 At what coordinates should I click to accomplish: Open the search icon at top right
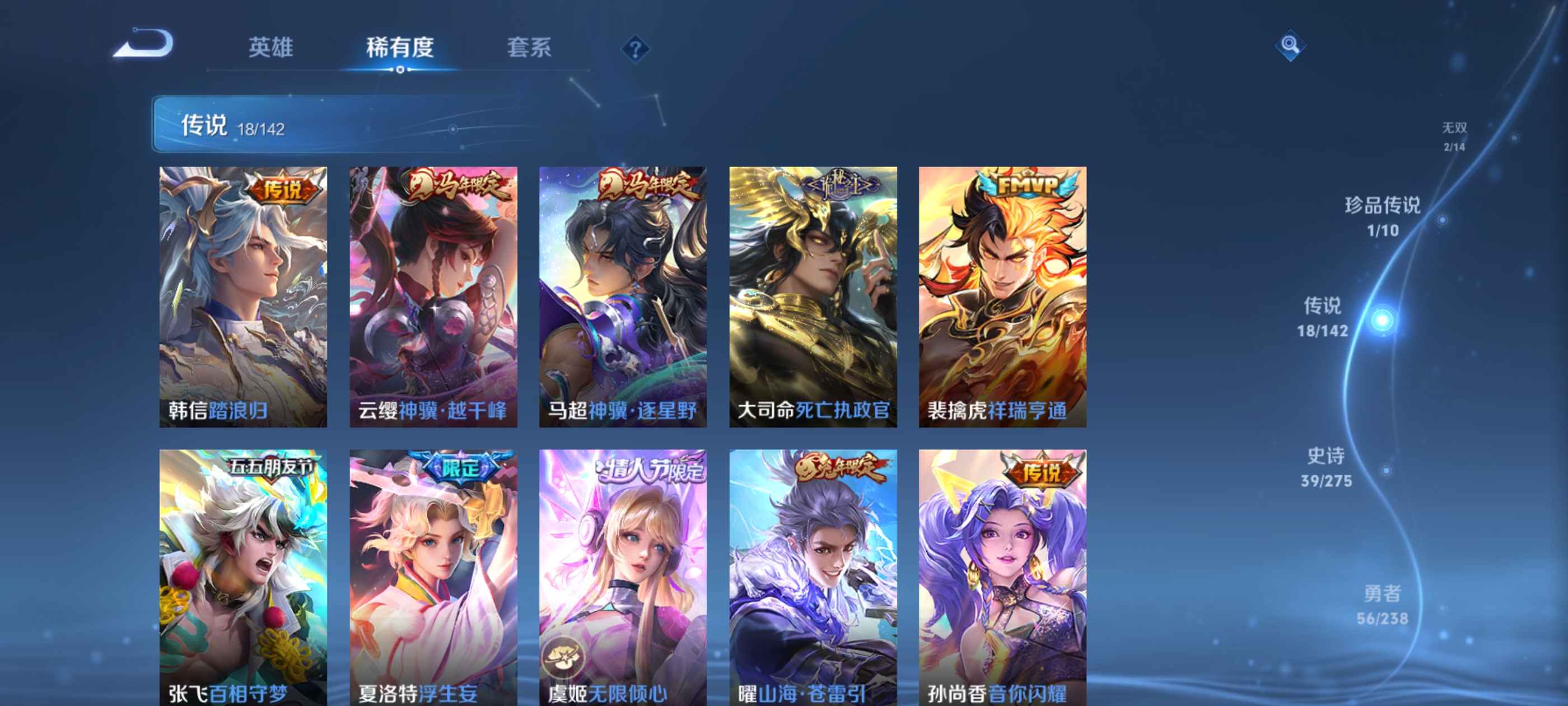point(1290,46)
